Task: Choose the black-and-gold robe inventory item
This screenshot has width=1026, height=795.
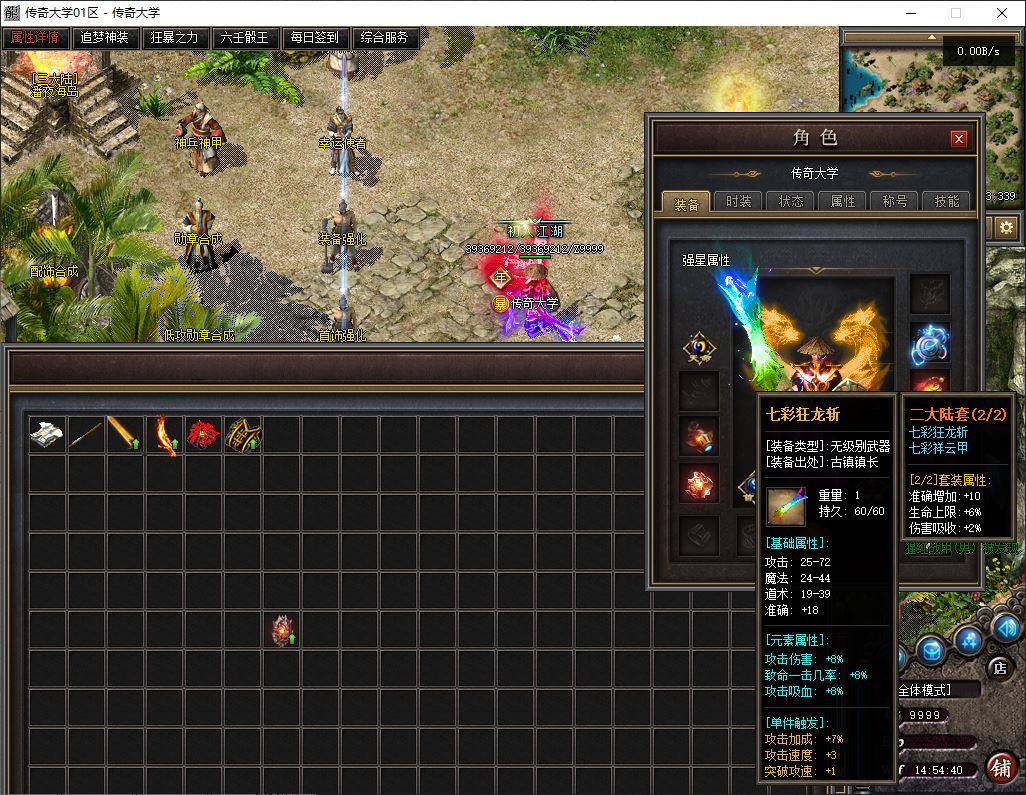Action: click(x=243, y=435)
